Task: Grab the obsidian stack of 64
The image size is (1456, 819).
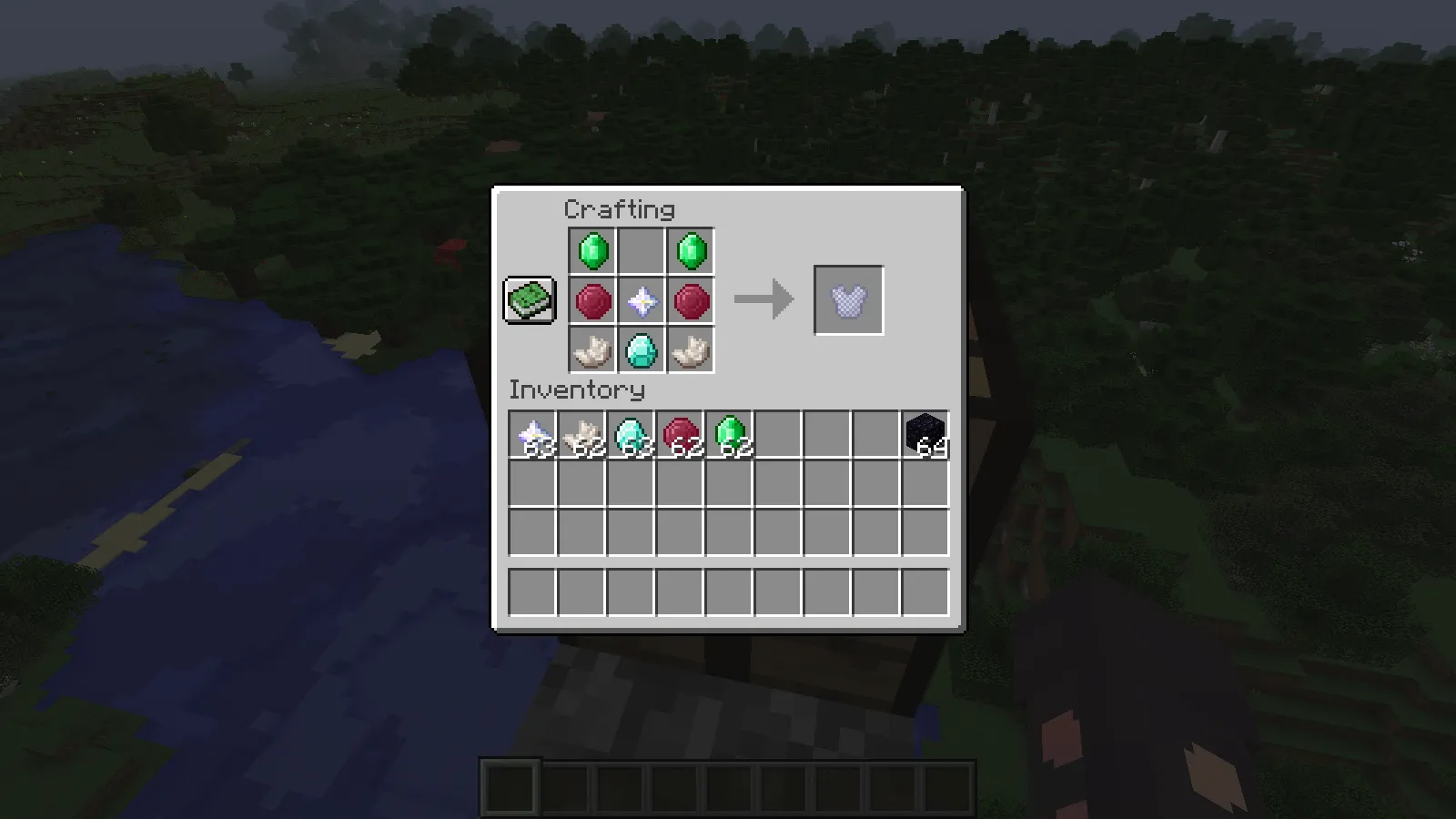Action: point(924,432)
